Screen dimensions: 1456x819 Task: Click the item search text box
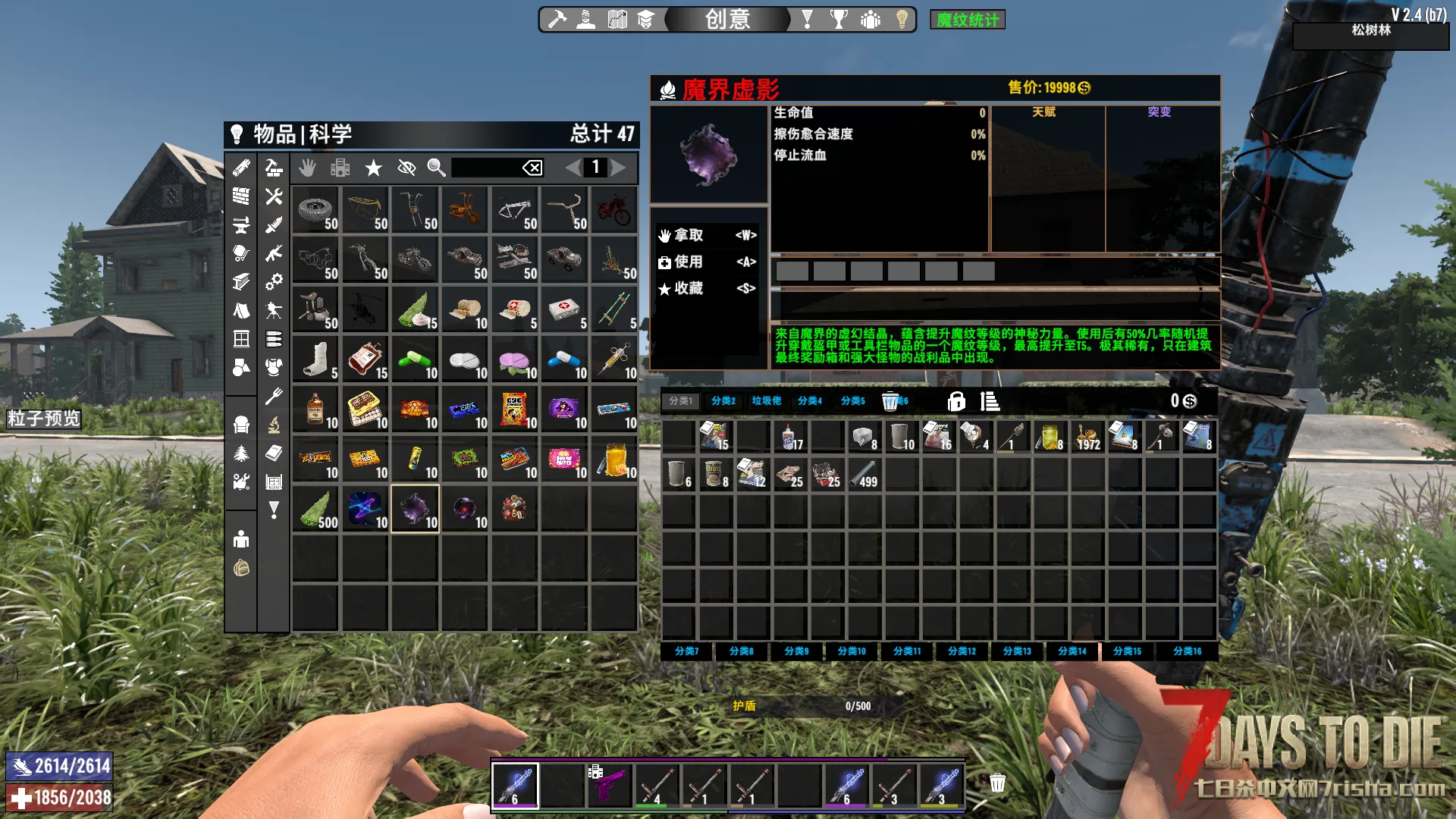[485, 168]
